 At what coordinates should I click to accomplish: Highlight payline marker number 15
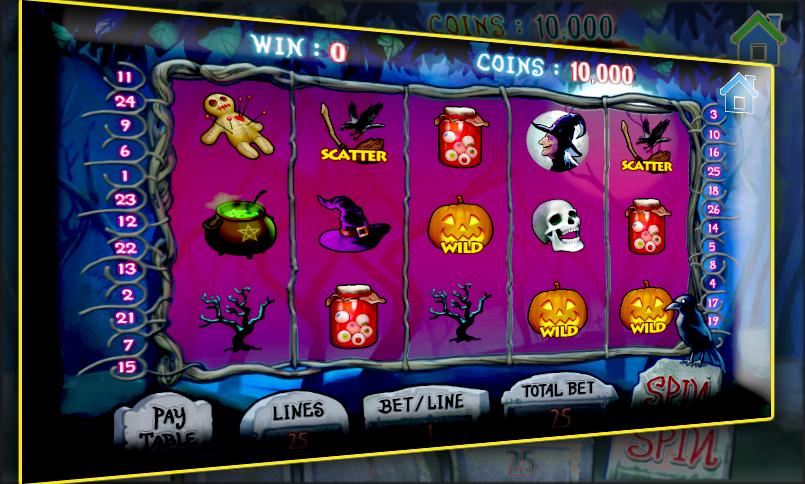tap(126, 367)
